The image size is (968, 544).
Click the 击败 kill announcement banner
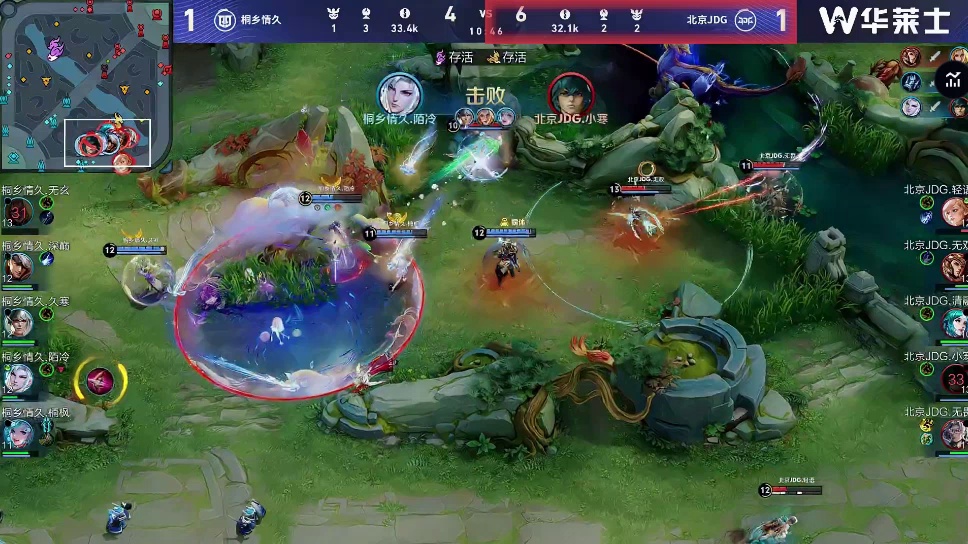[x=485, y=95]
